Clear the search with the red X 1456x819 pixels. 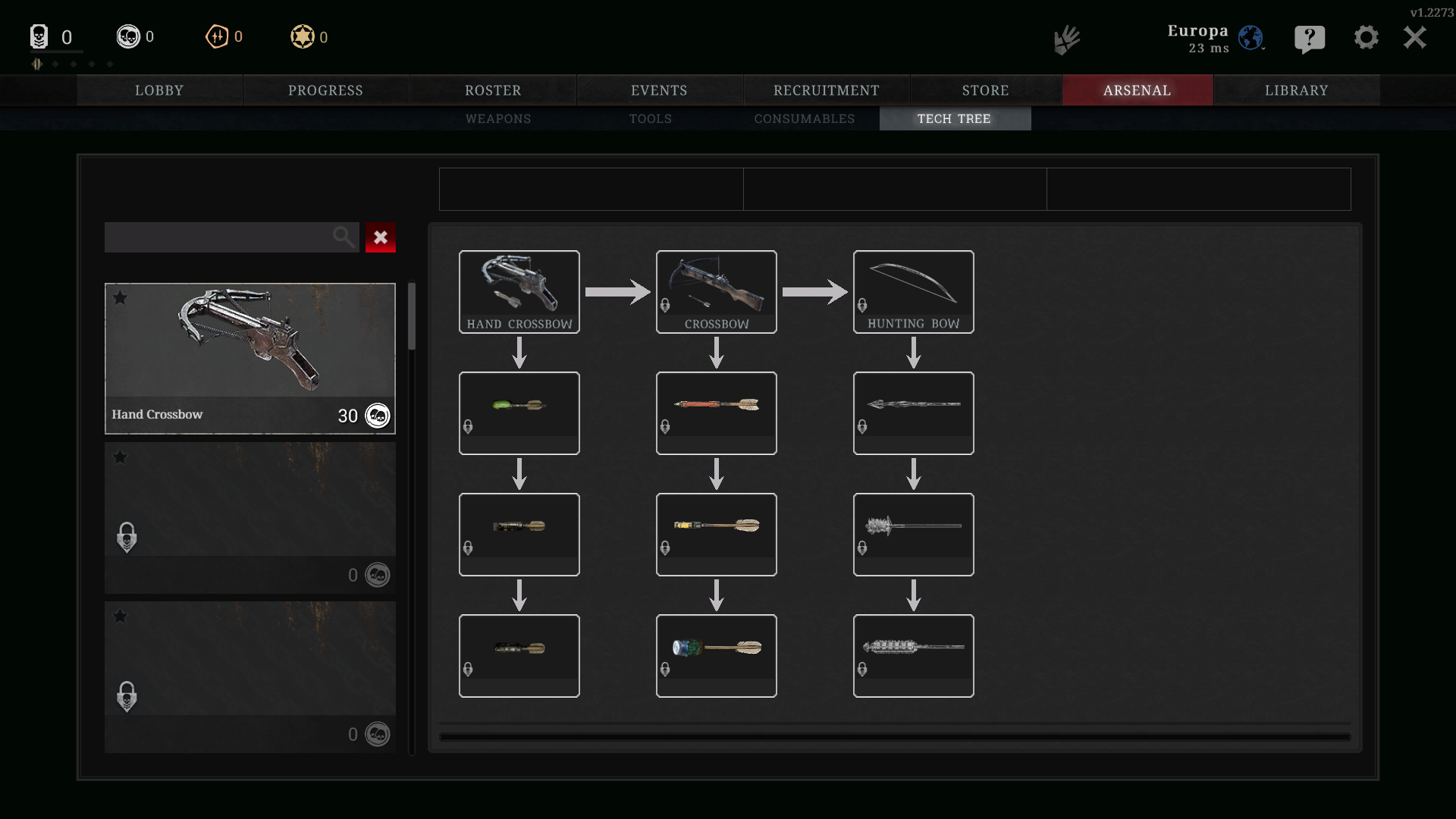(x=381, y=237)
